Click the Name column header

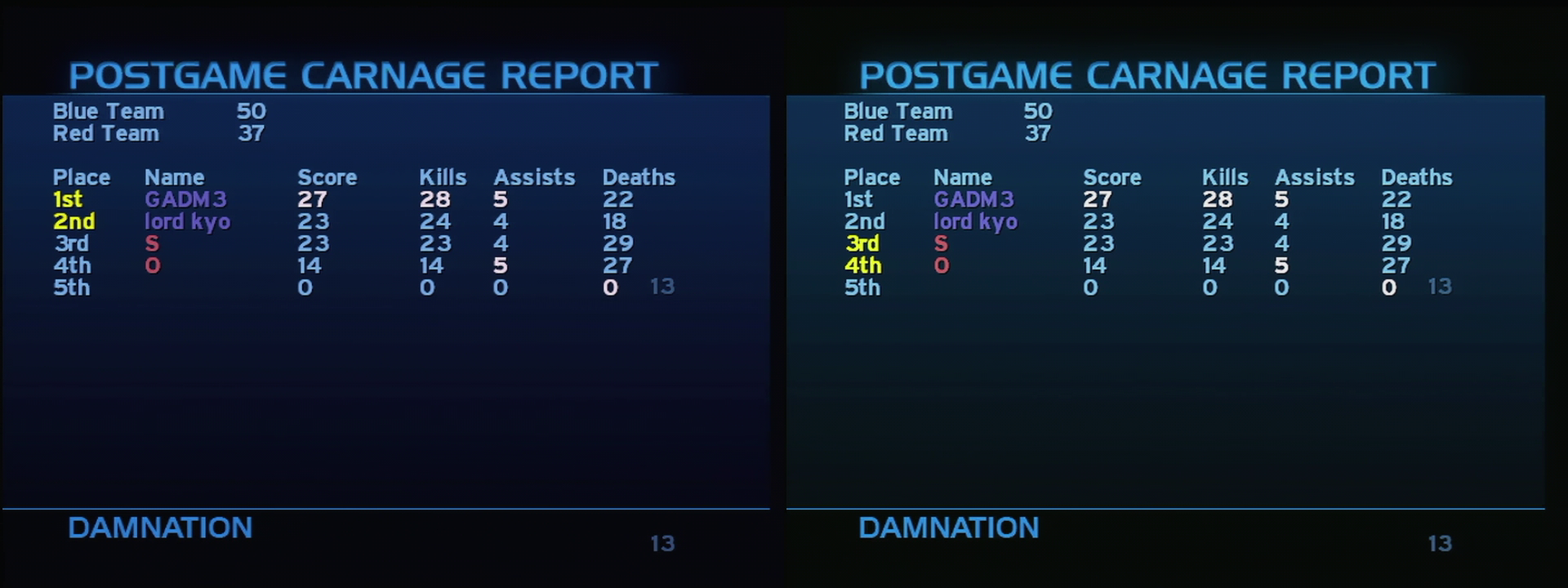(174, 176)
